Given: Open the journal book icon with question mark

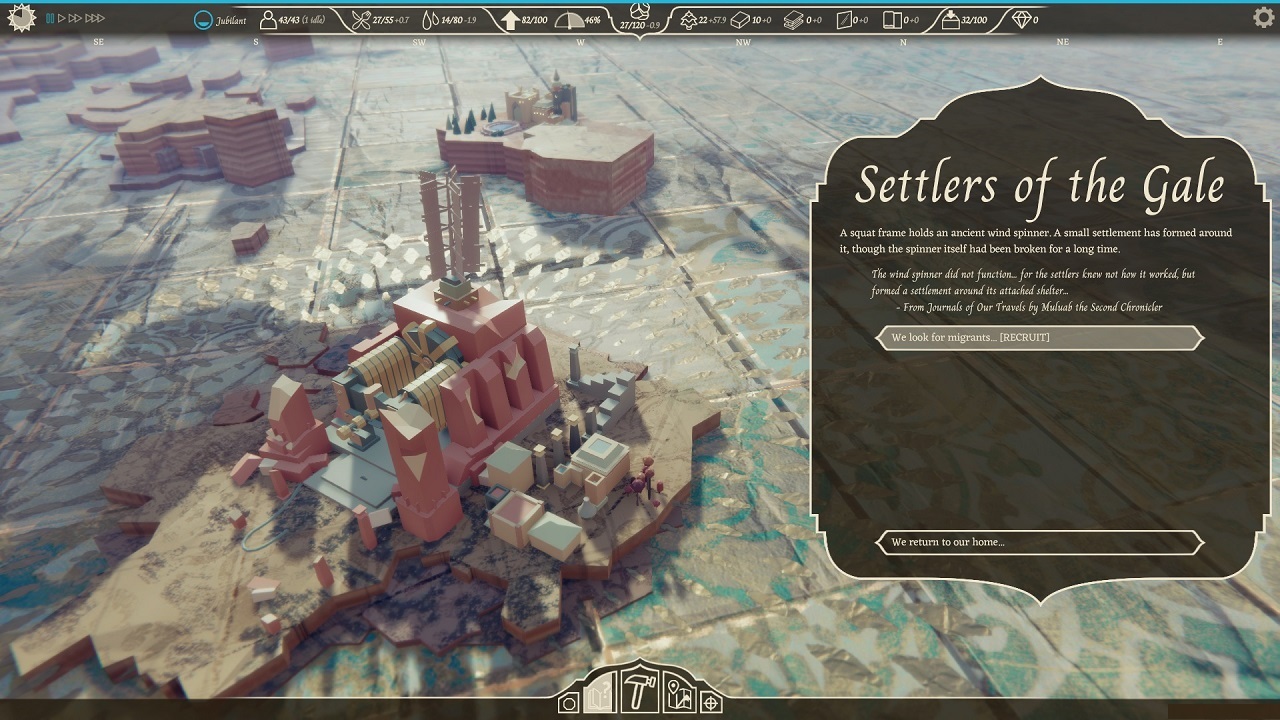Looking at the screenshot, I should pyautogui.click(x=598, y=698).
